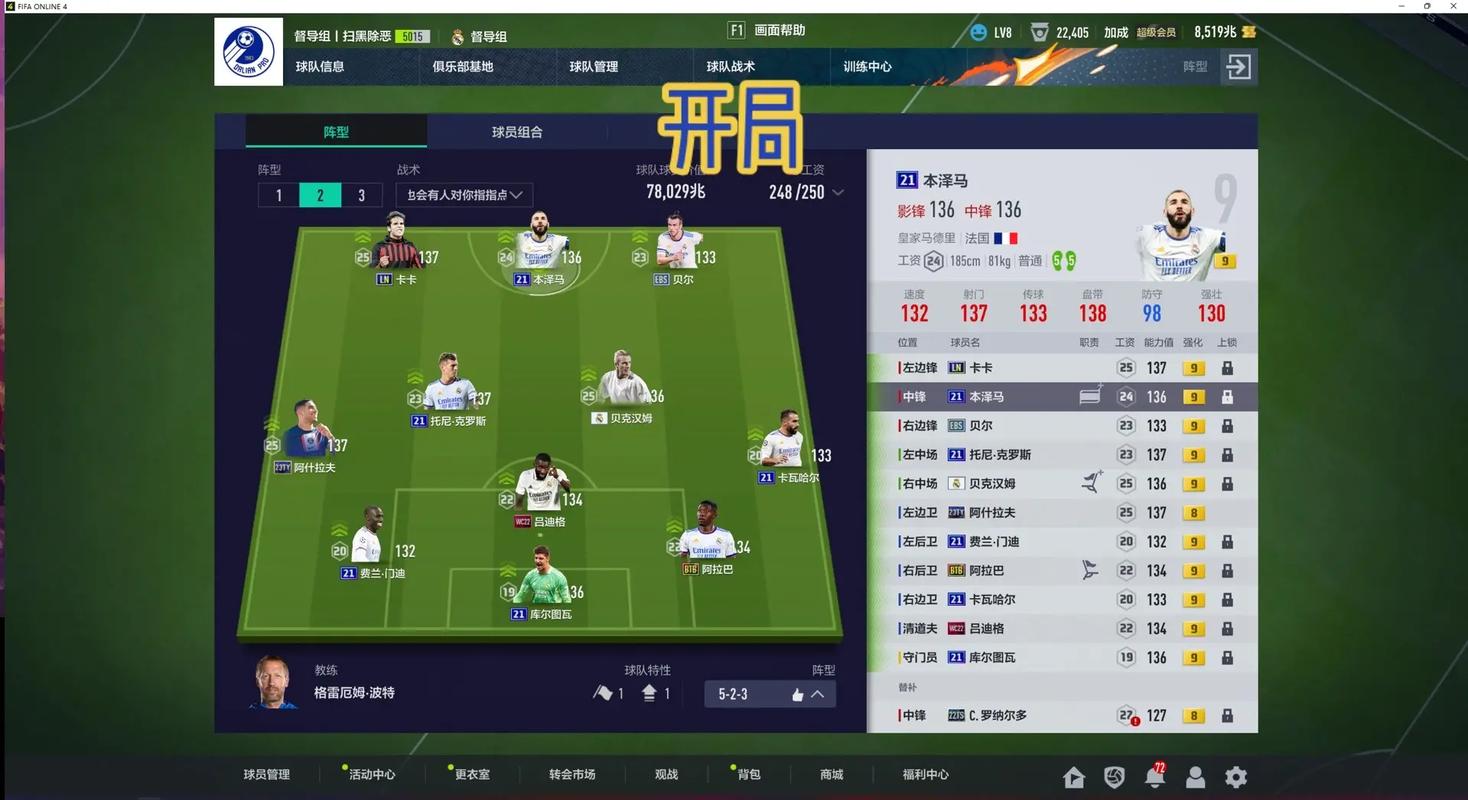Click the home icon near the bottom right

(x=1074, y=777)
